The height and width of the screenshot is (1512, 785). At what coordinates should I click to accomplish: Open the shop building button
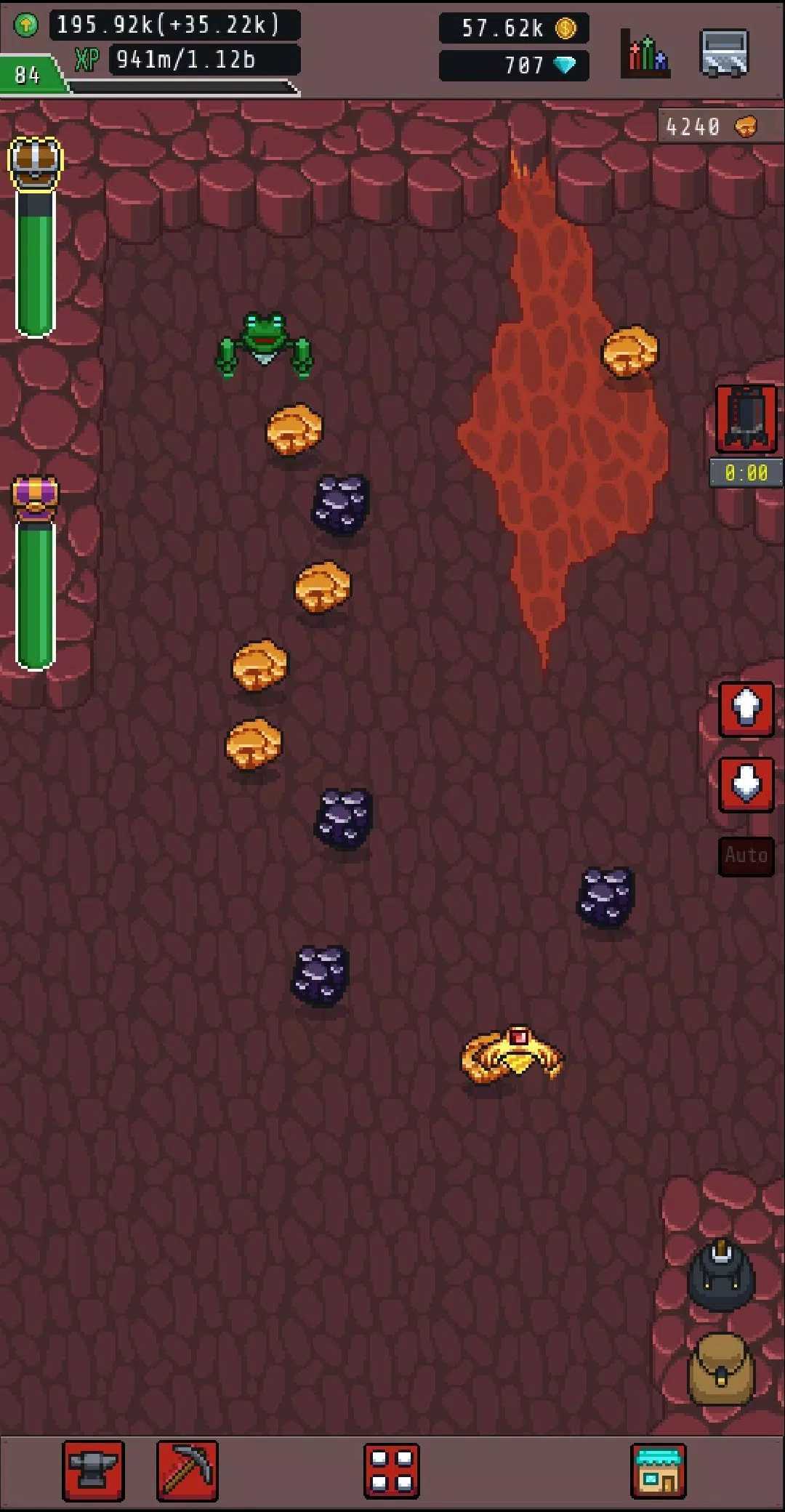(659, 1471)
